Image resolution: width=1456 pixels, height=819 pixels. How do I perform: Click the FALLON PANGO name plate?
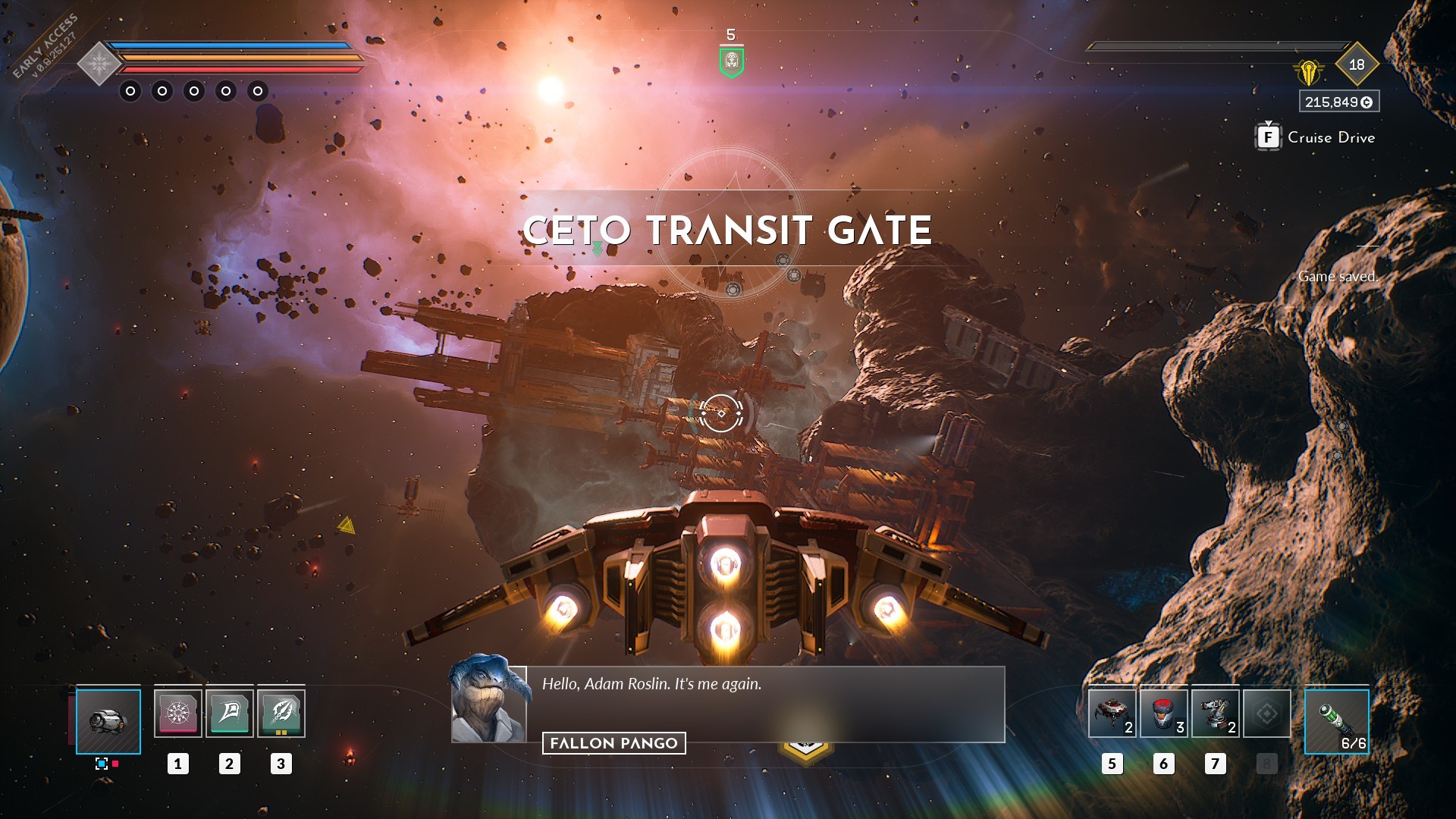[613, 744]
